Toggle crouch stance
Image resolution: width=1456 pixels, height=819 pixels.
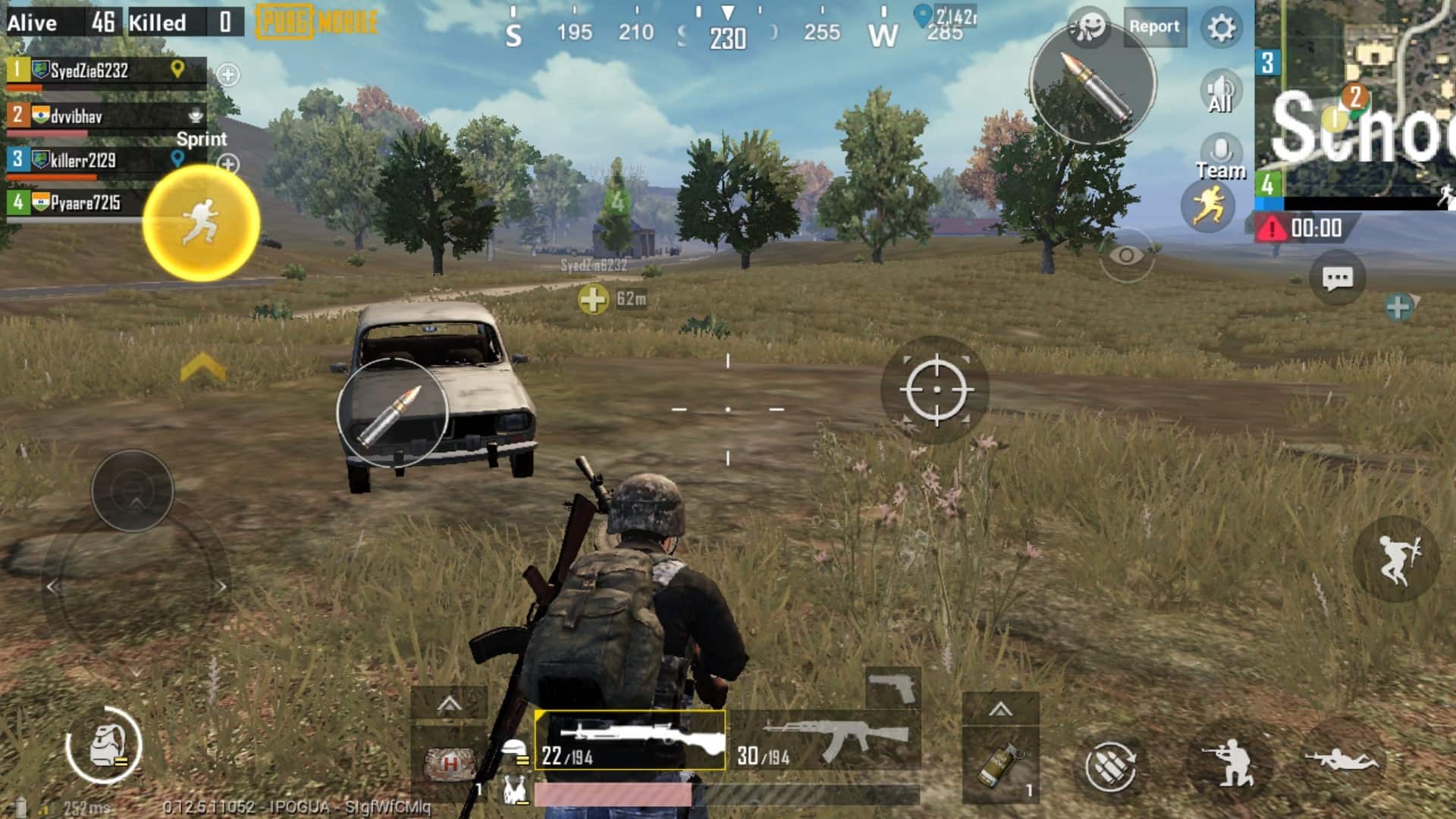click(x=1230, y=761)
